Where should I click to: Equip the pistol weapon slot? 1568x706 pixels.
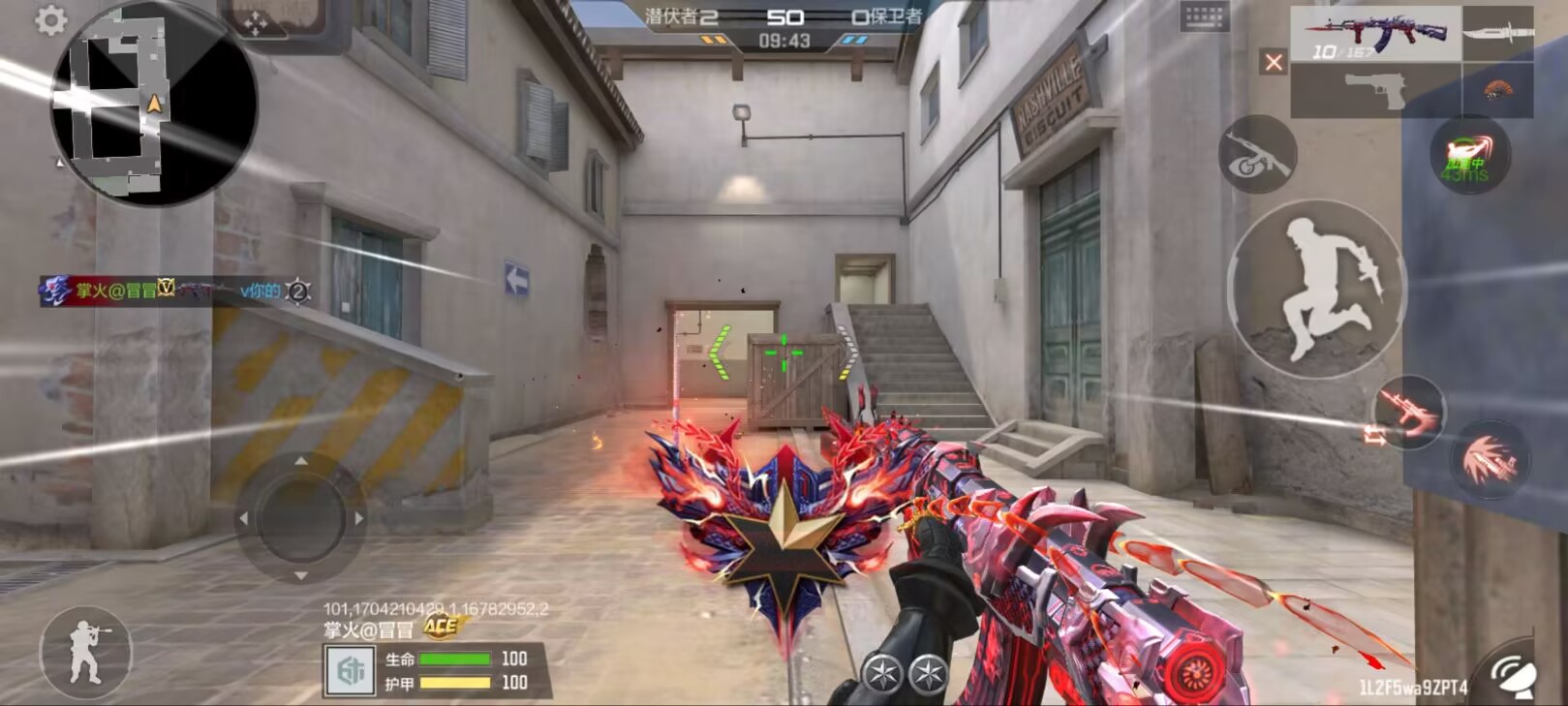click(1375, 91)
